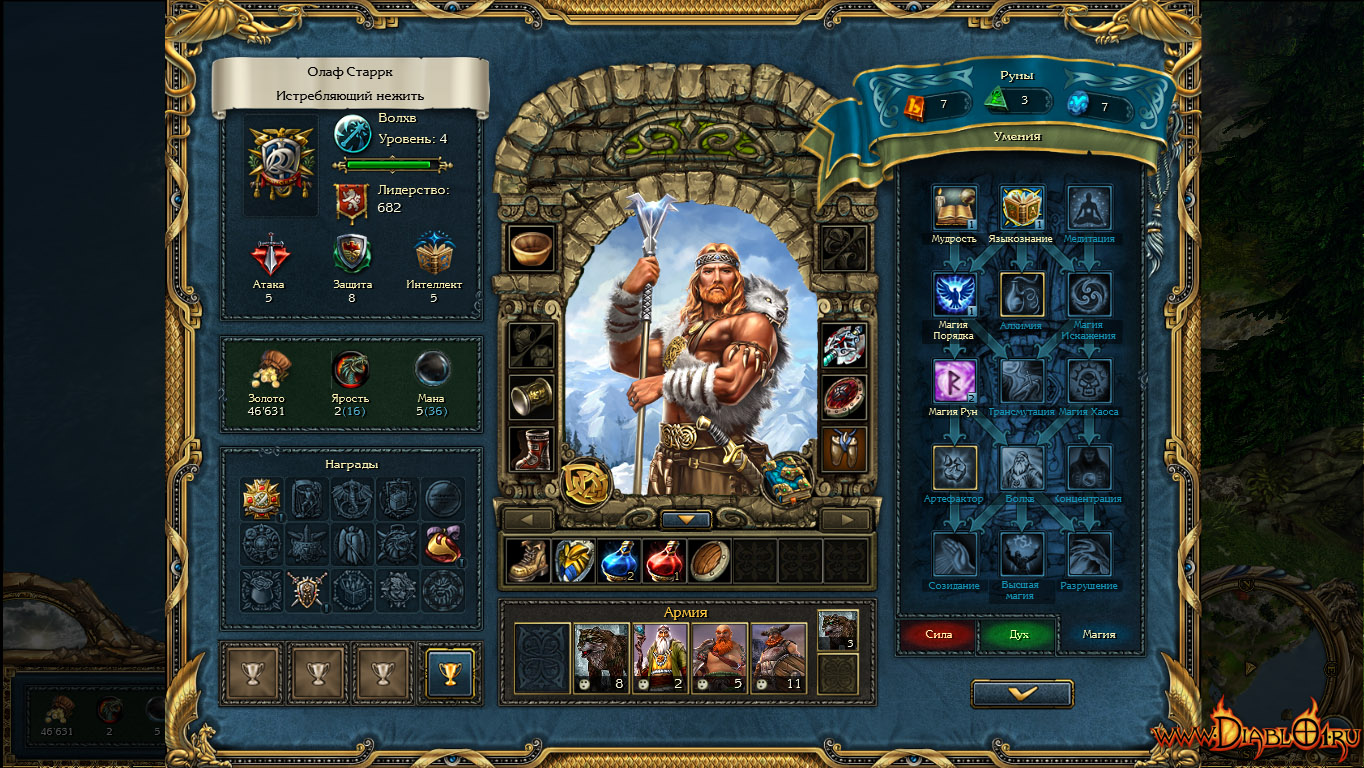The width and height of the screenshot is (1364, 768).
Task: Select the blue mana potion slot
Action: point(618,560)
